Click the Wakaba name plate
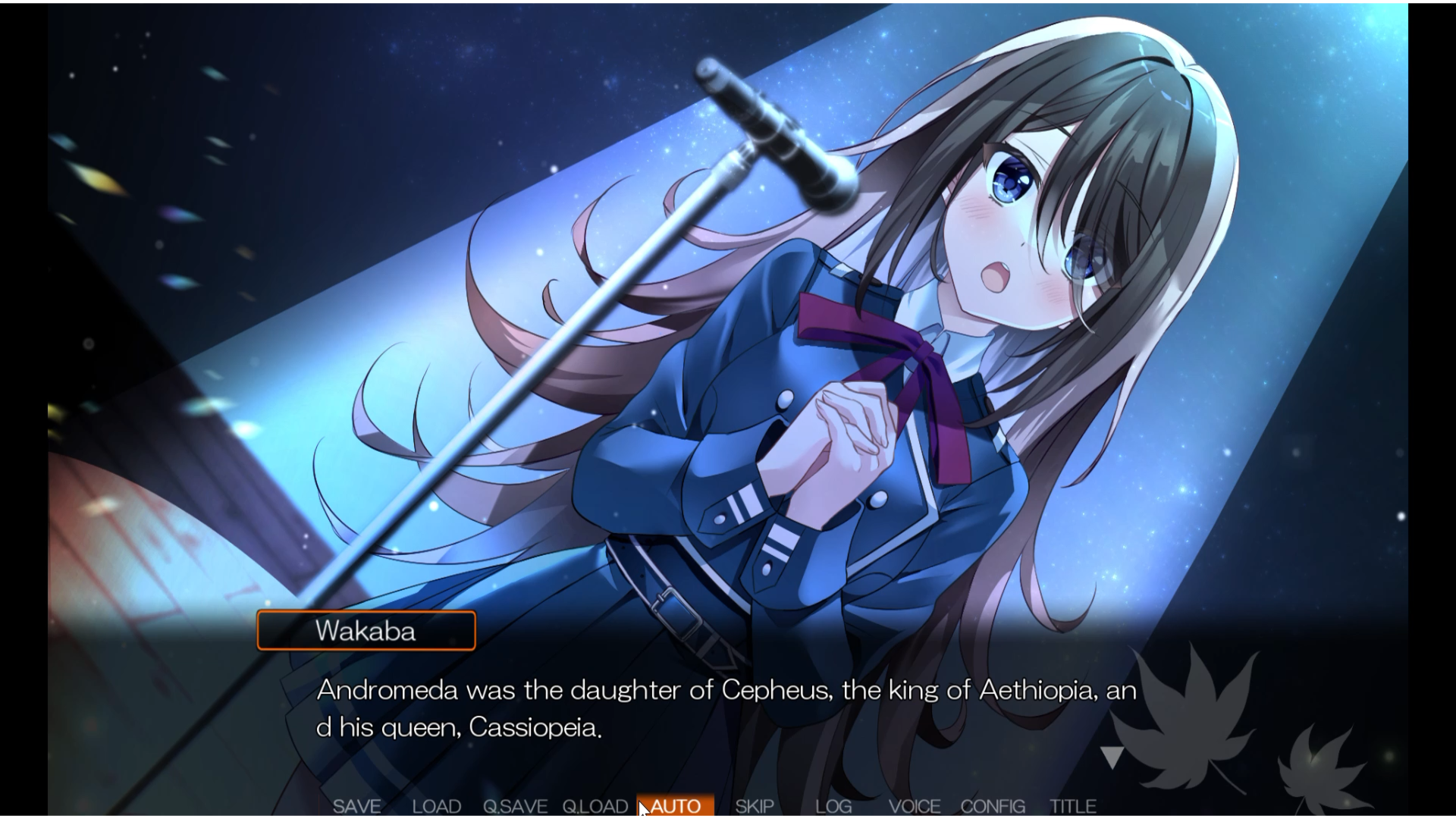This screenshot has width=1456, height=819. click(367, 630)
